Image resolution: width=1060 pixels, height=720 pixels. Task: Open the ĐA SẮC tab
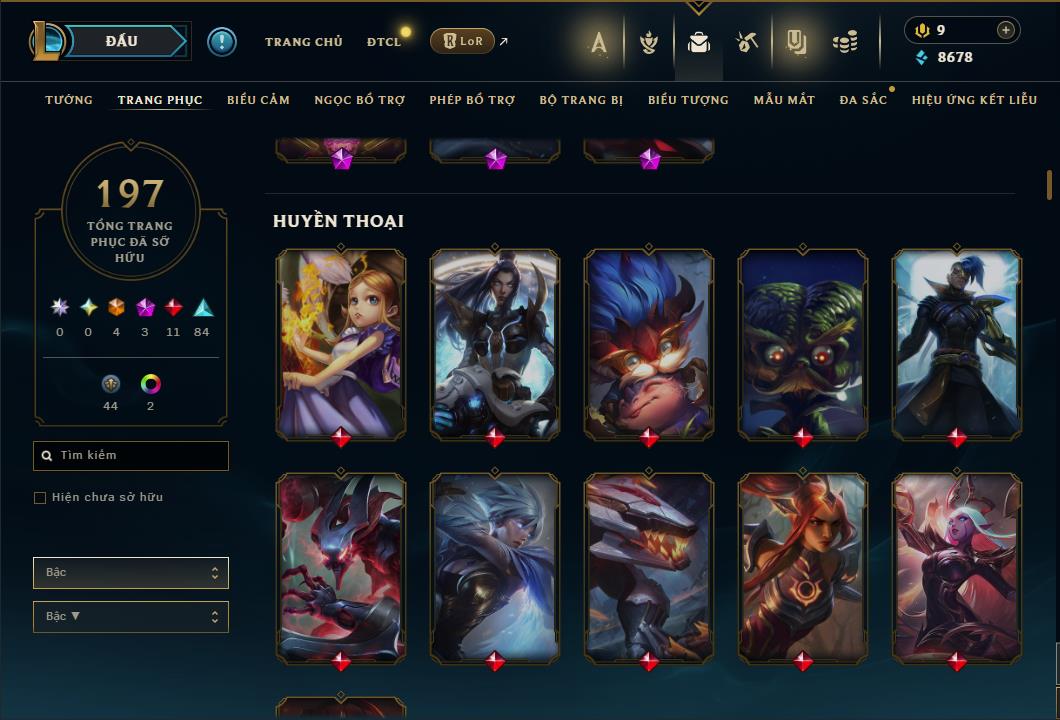pyautogui.click(x=863, y=100)
